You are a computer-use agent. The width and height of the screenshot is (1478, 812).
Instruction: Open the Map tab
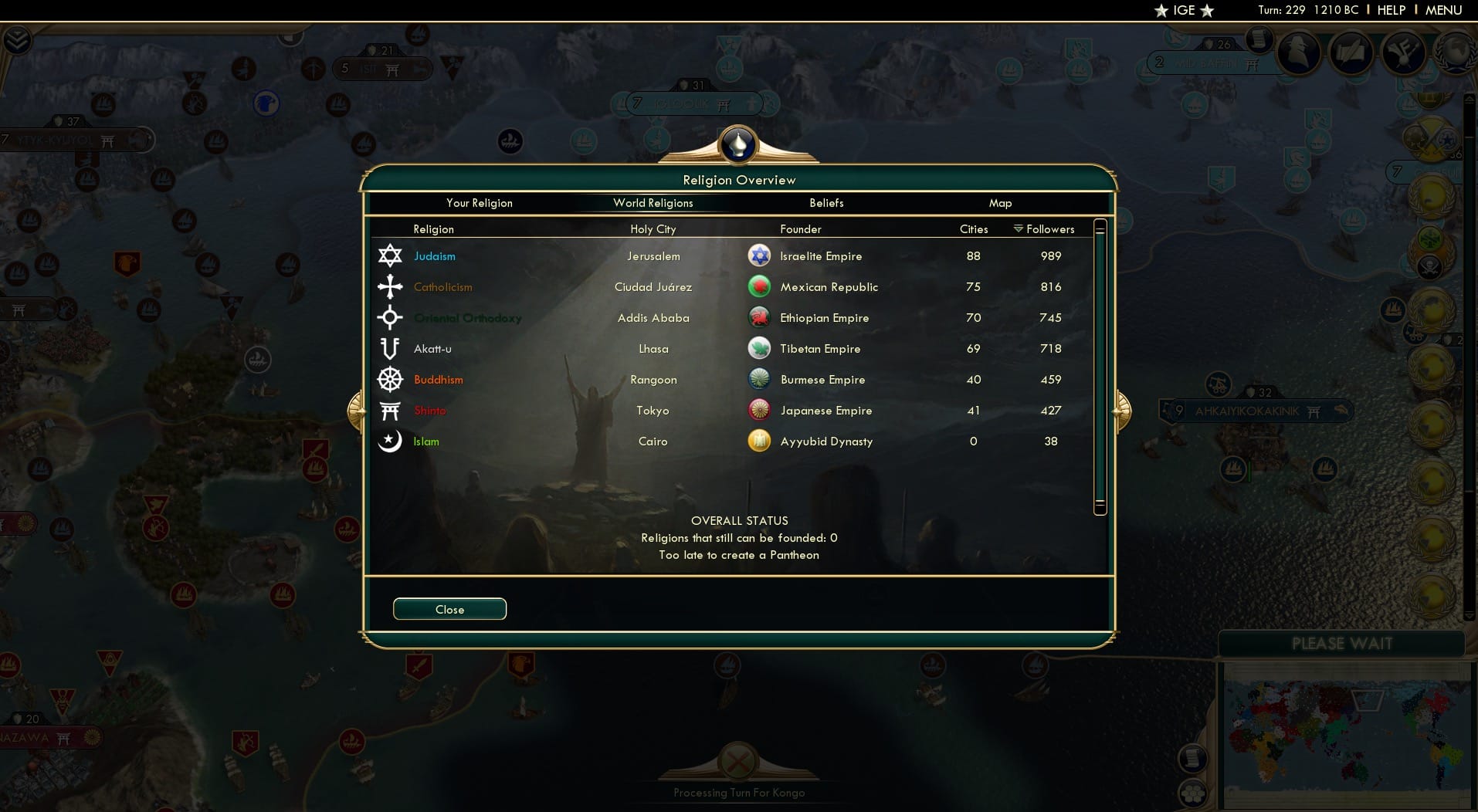(x=1000, y=203)
